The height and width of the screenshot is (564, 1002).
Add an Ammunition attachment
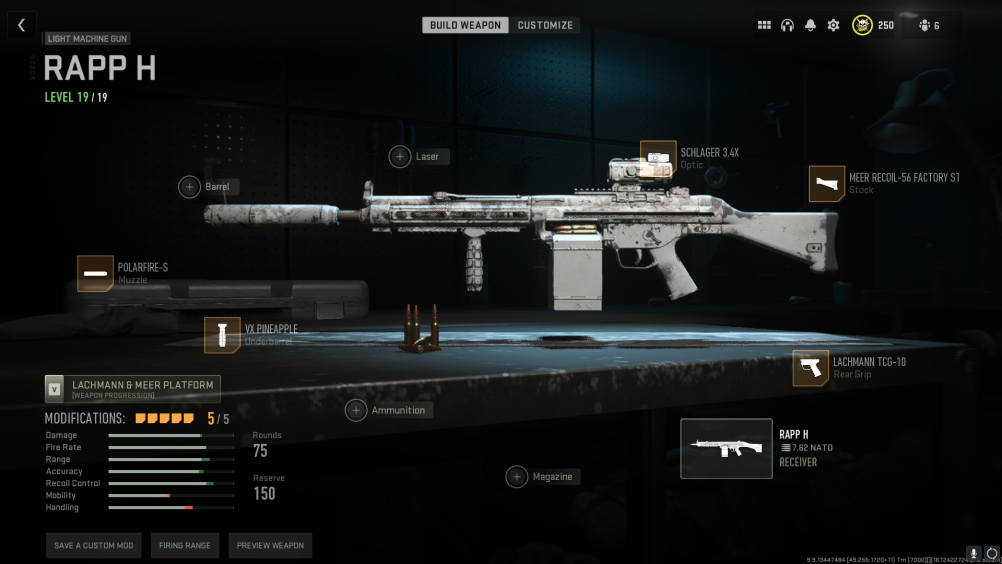pyautogui.click(x=356, y=410)
